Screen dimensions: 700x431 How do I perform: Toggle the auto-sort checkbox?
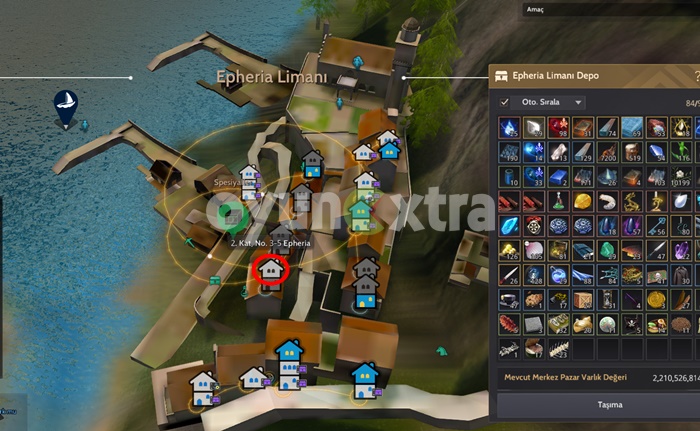pyautogui.click(x=504, y=102)
